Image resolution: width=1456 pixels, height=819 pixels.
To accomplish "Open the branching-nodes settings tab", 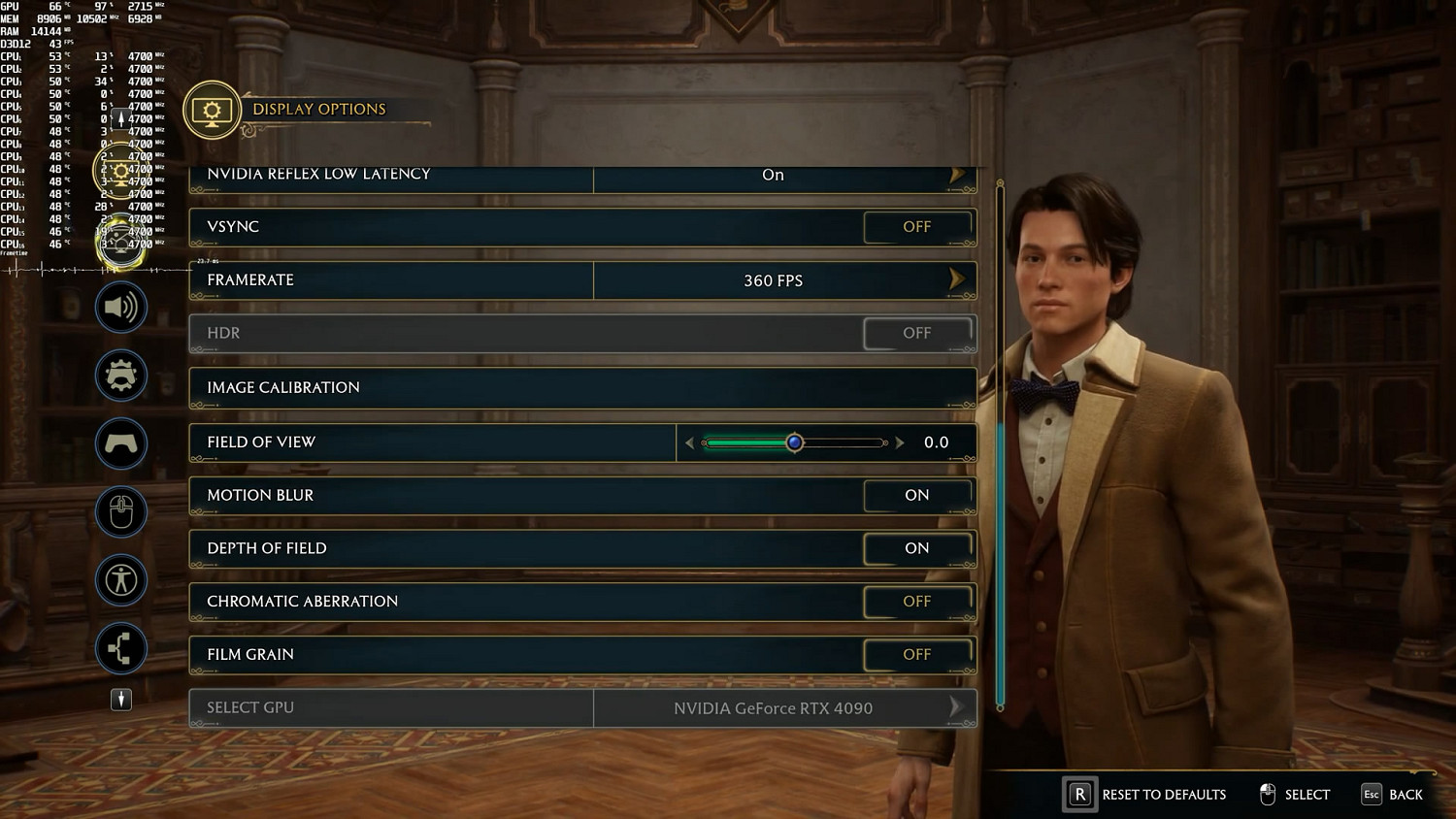I will [121, 648].
